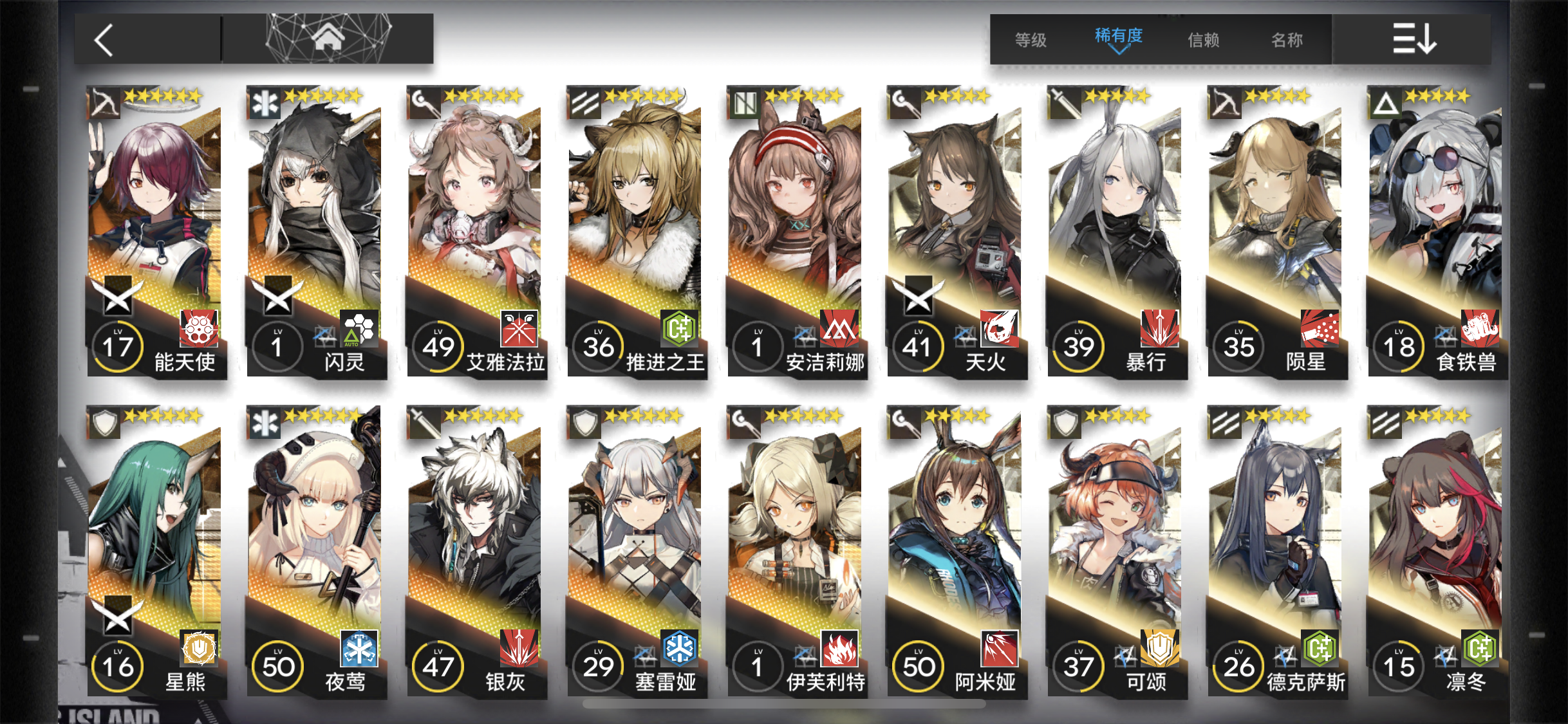
Task: Select the operator card 能天使
Action: click(154, 232)
